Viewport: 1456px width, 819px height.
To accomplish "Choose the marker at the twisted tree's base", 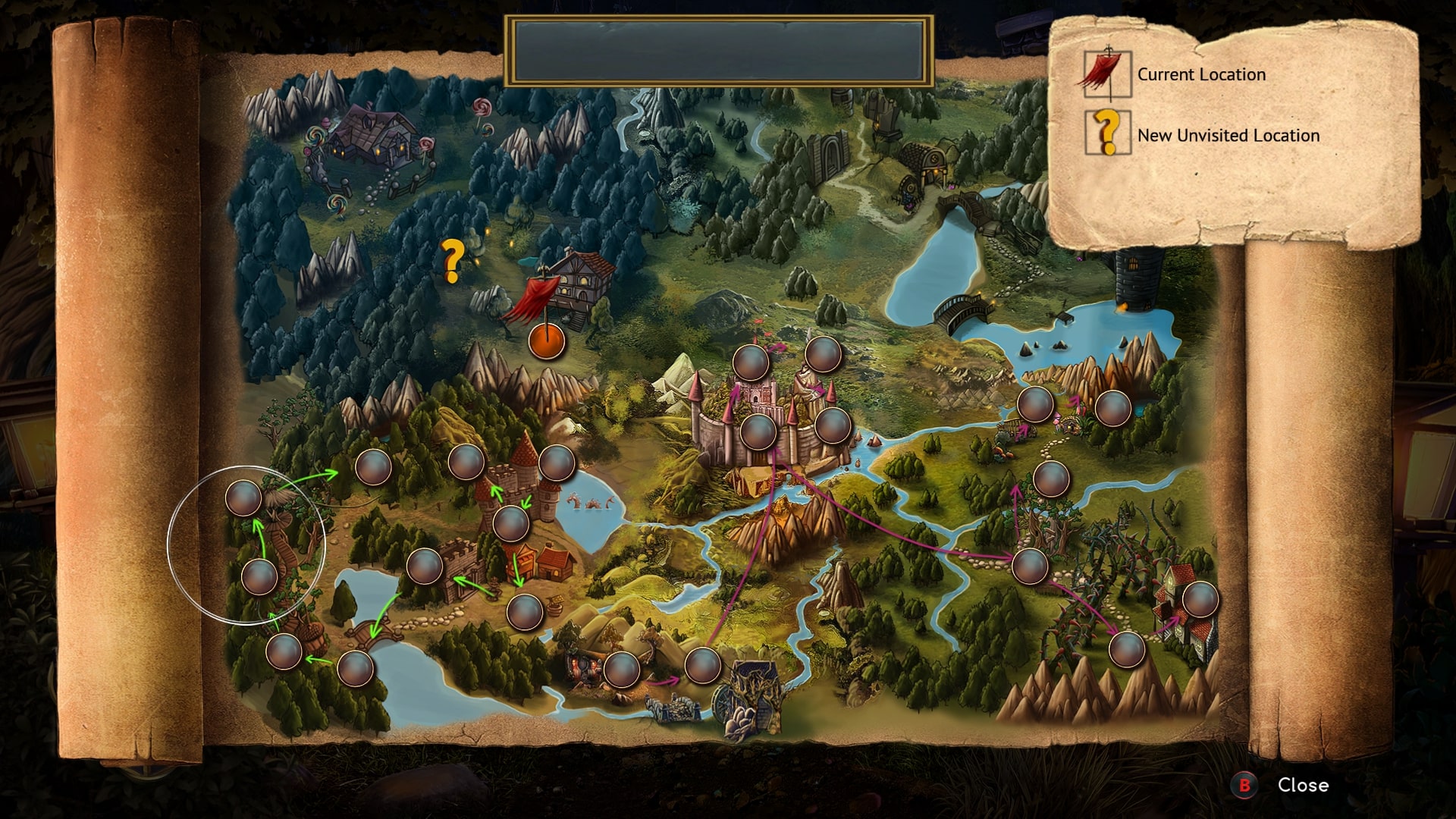I will click(x=259, y=576).
